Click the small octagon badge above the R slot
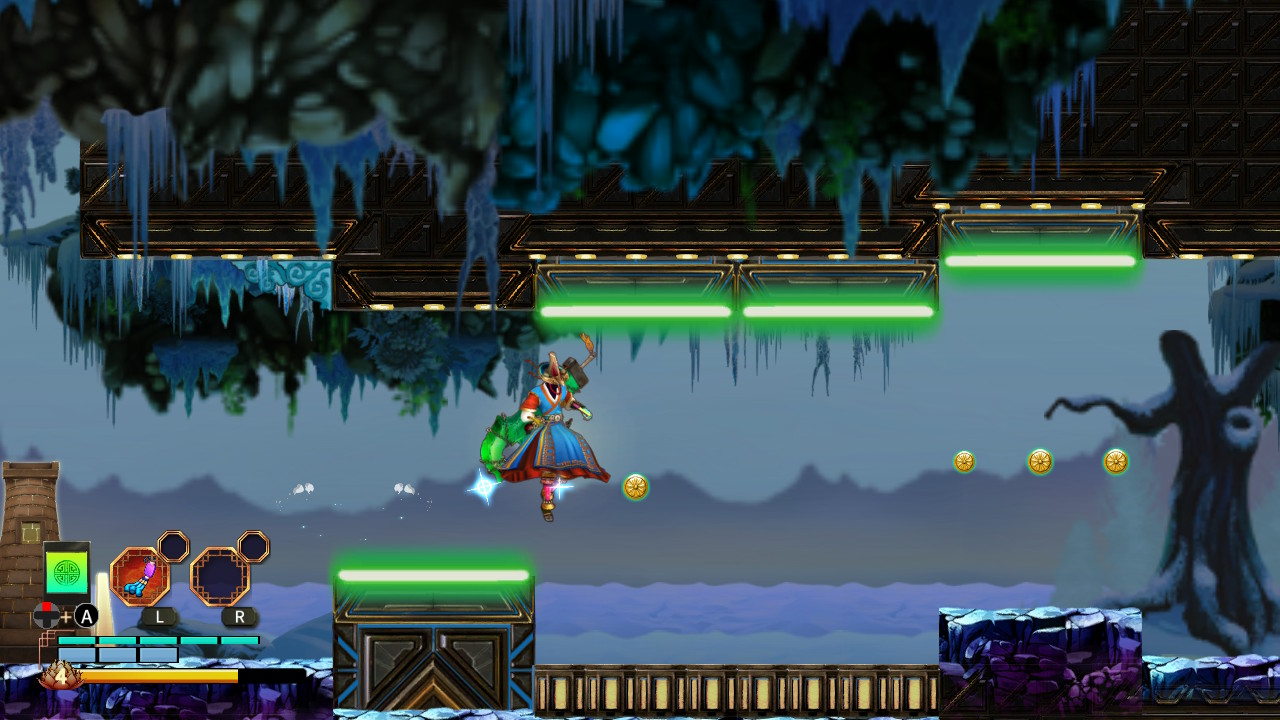1280x720 pixels. (253, 547)
